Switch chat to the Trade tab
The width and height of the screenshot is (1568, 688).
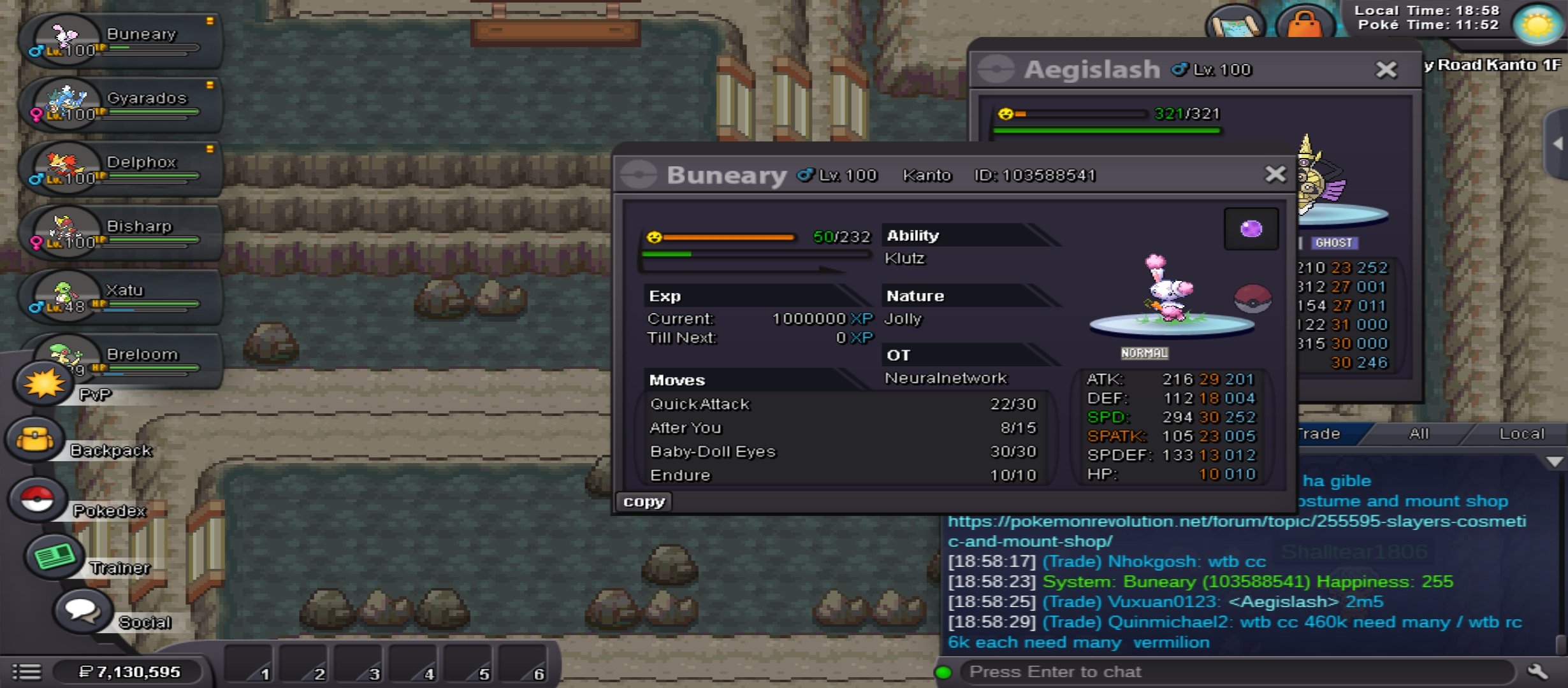point(1319,434)
